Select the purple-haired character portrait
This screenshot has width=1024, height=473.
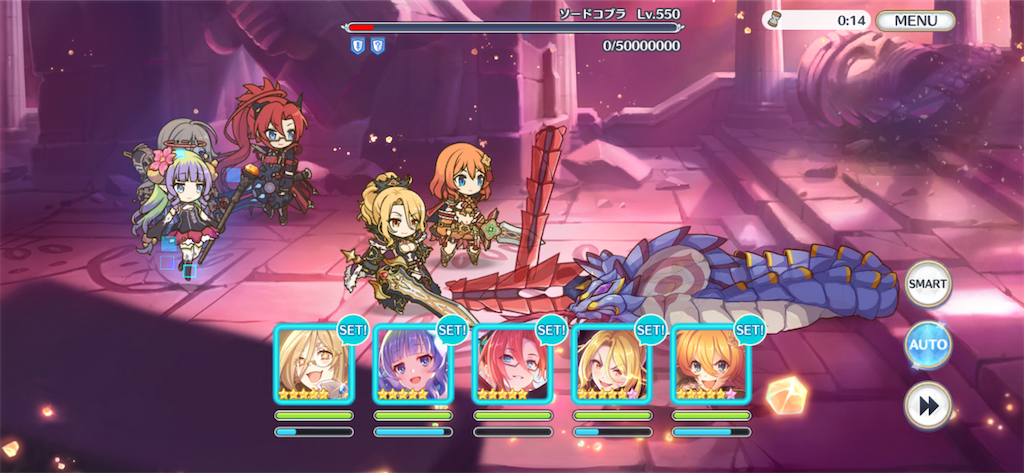pos(412,364)
